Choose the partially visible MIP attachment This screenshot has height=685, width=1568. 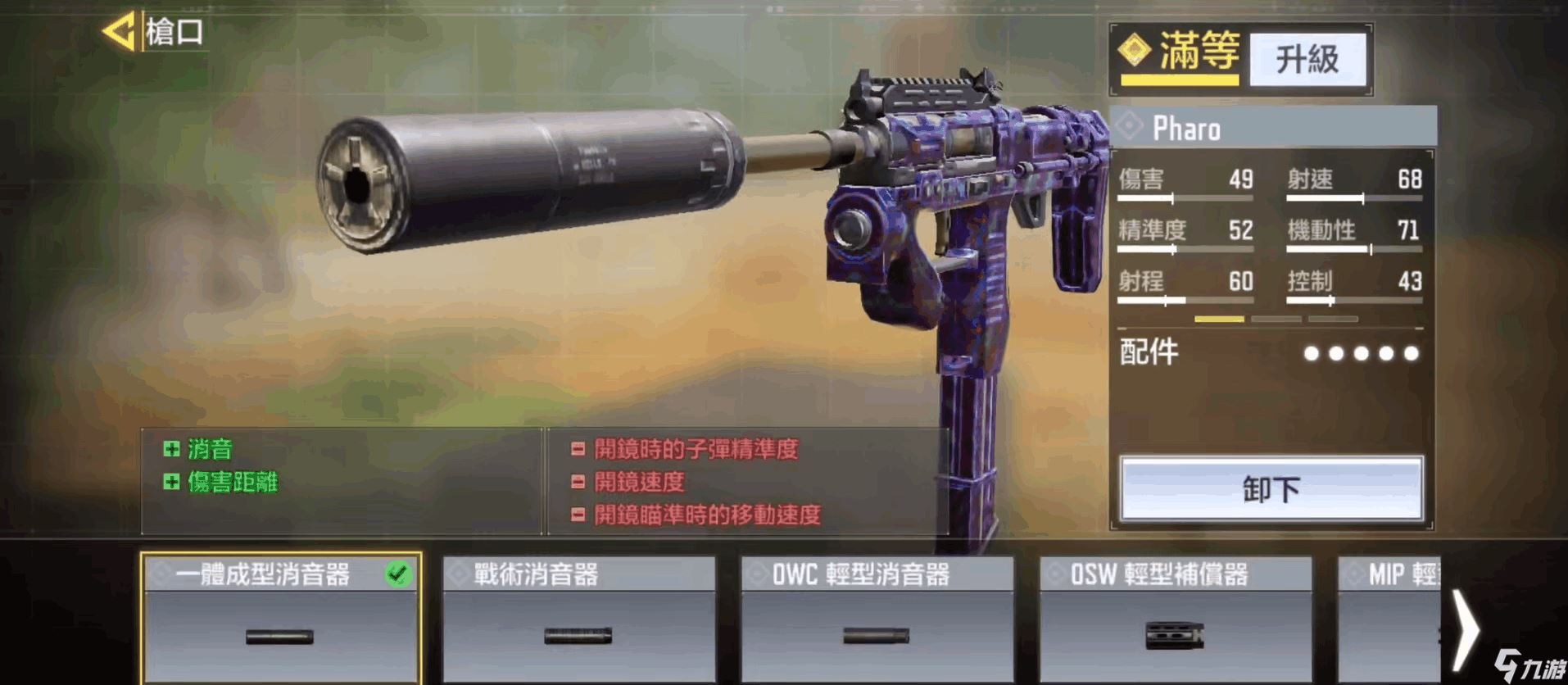(x=1389, y=619)
